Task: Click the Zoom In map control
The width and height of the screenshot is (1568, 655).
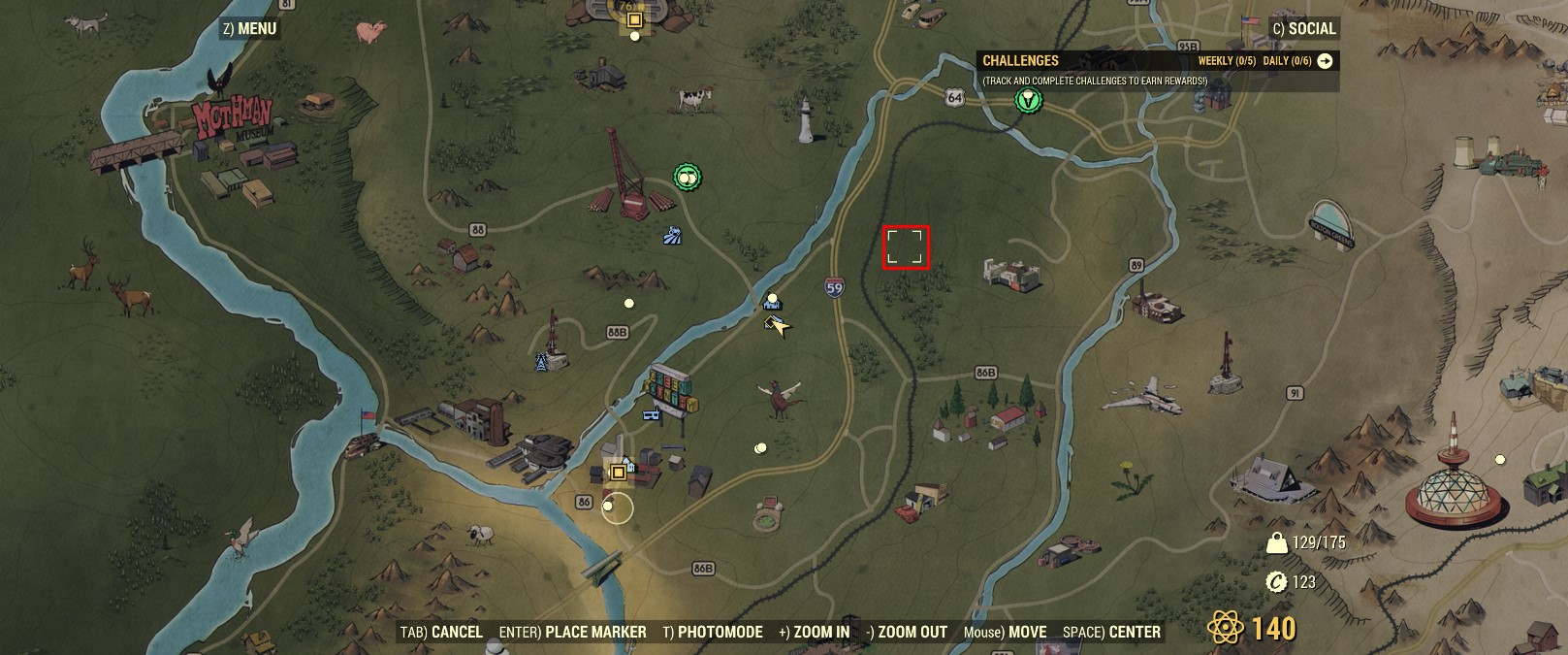Action: 814,633
